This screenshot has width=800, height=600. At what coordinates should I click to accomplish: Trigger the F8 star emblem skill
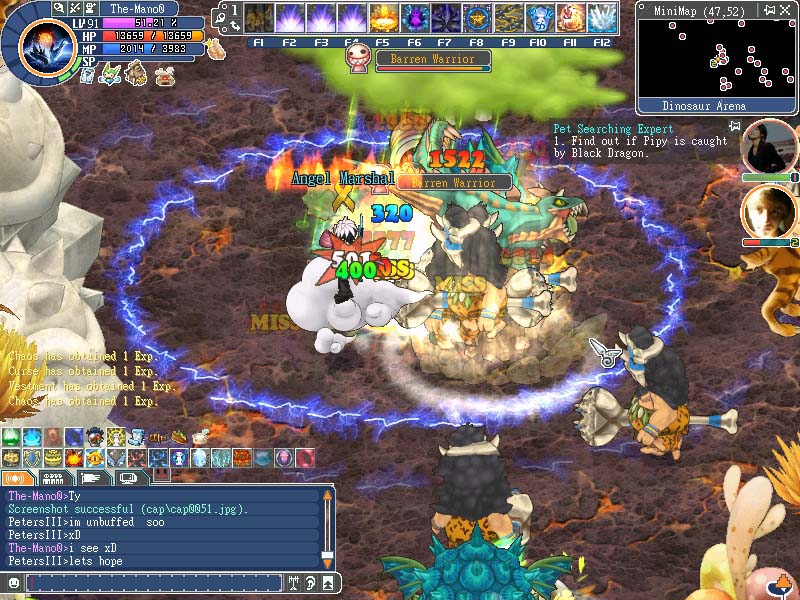pos(477,18)
